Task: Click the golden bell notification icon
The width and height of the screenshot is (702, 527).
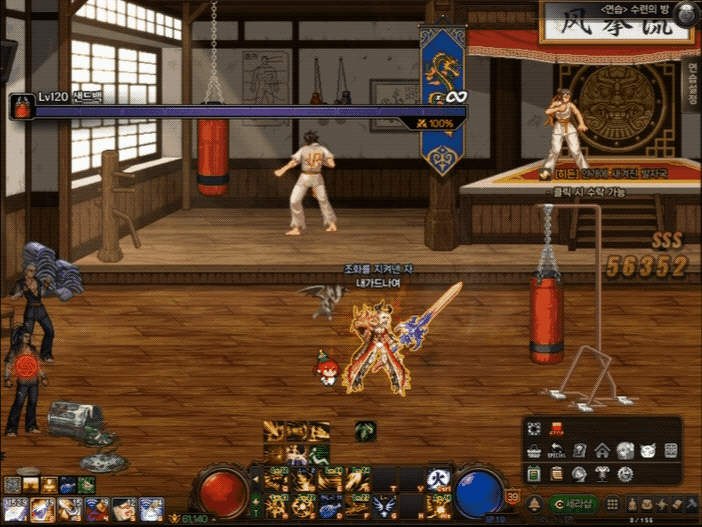Action: [535, 503]
